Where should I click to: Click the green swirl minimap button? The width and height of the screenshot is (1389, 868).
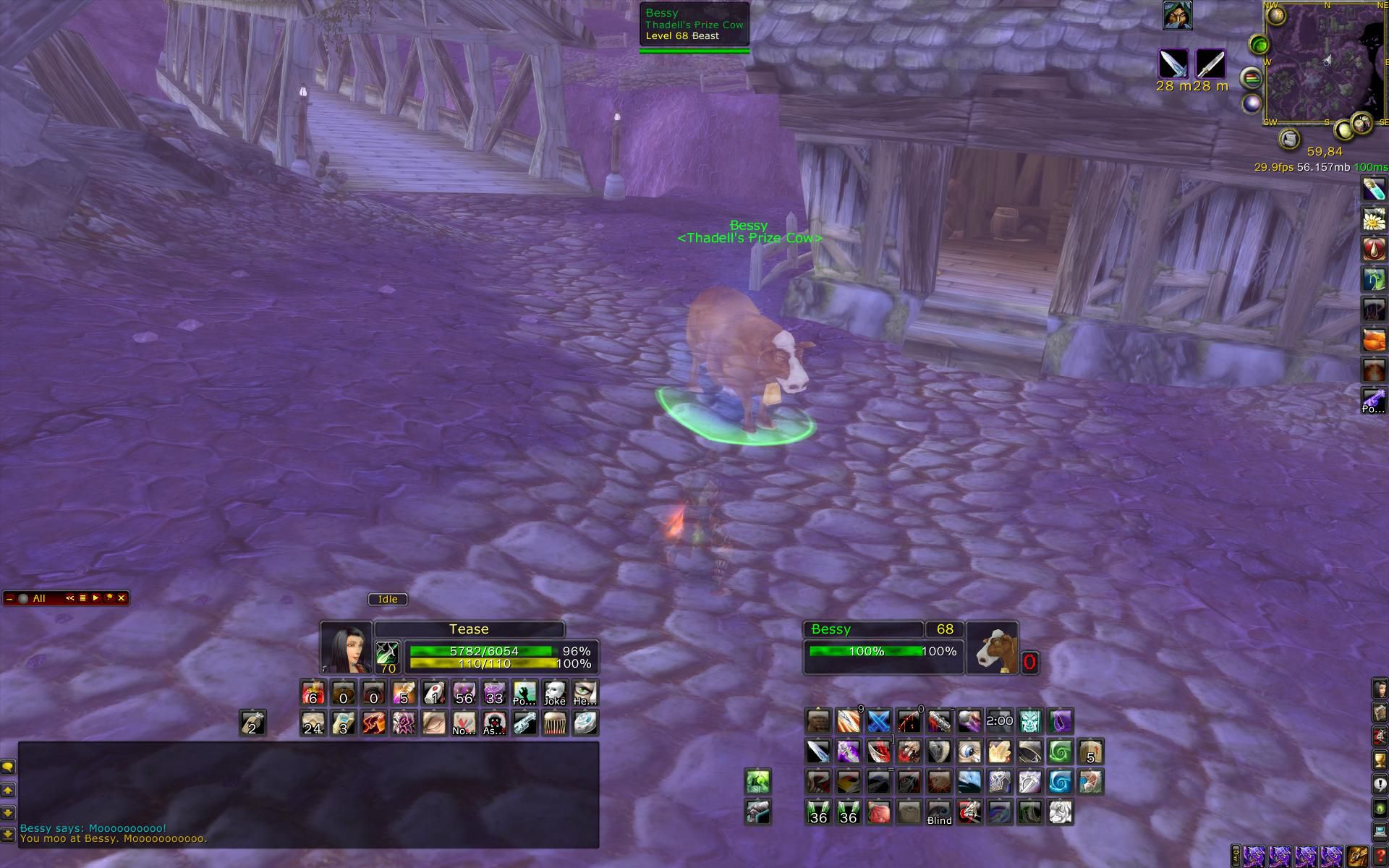(1260, 46)
